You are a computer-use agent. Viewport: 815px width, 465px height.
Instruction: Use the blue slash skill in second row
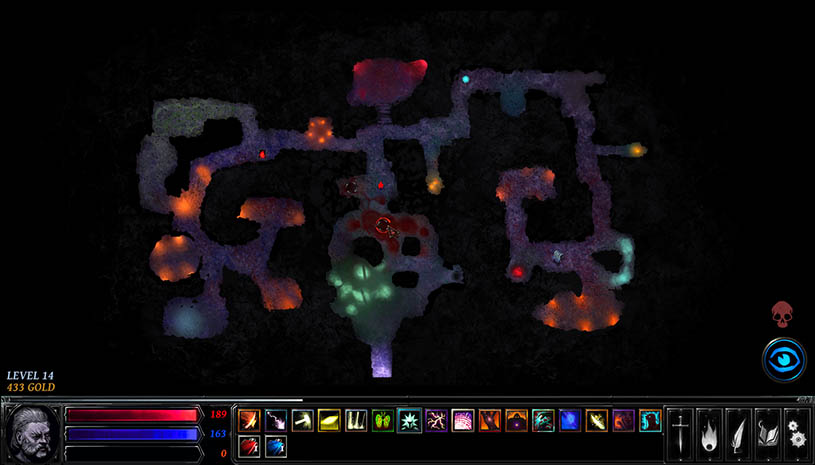click(276, 446)
